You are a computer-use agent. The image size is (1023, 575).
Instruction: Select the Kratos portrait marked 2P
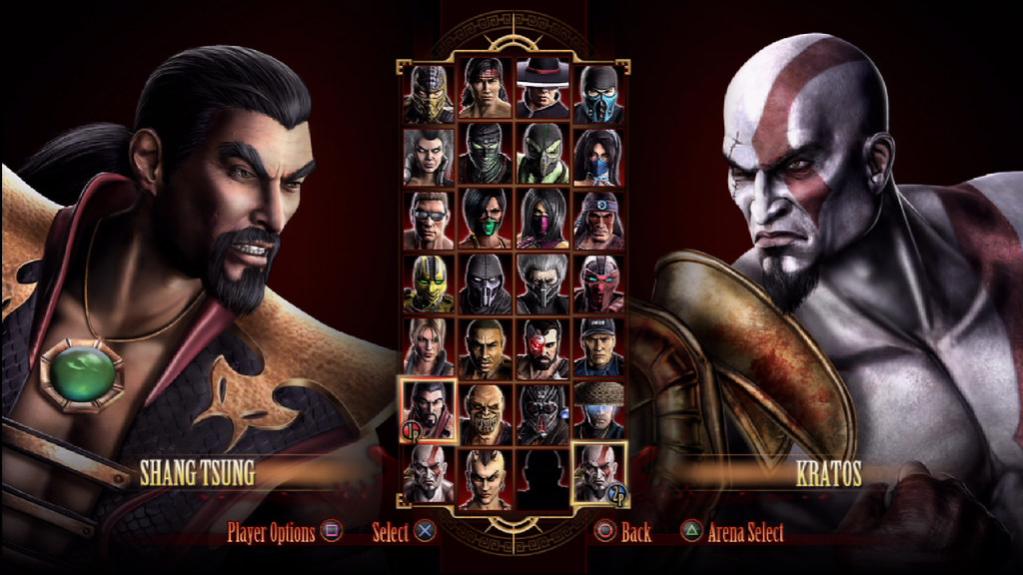(x=599, y=474)
